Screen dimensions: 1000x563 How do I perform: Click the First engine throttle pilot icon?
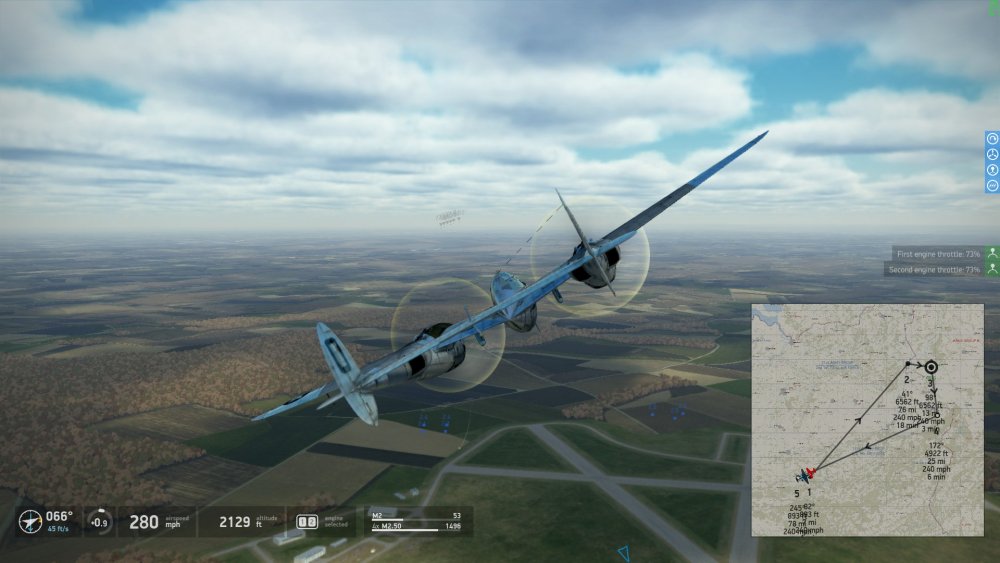click(992, 254)
